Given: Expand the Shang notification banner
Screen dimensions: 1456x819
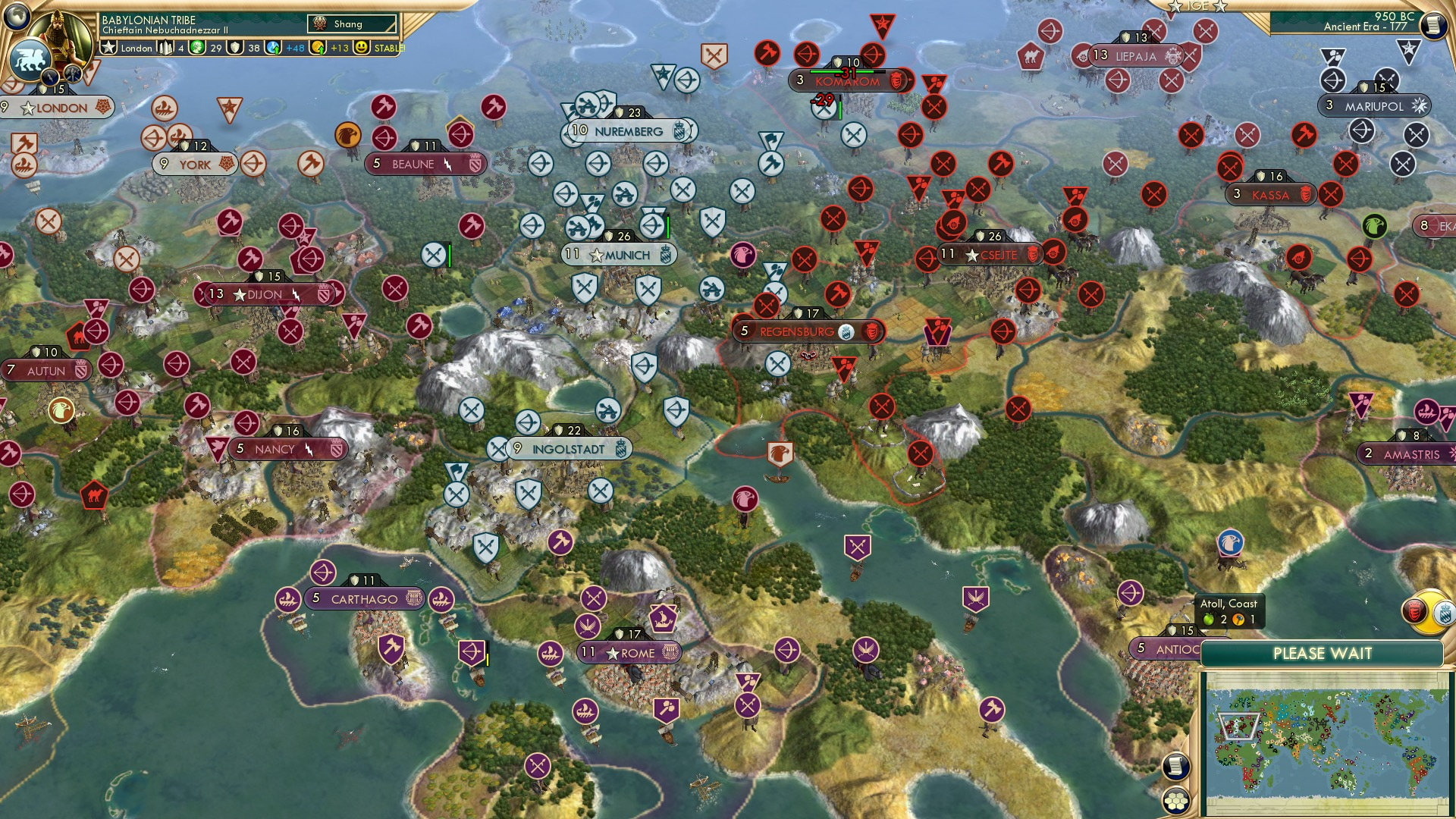Looking at the screenshot, I should (x=353, y=24).
